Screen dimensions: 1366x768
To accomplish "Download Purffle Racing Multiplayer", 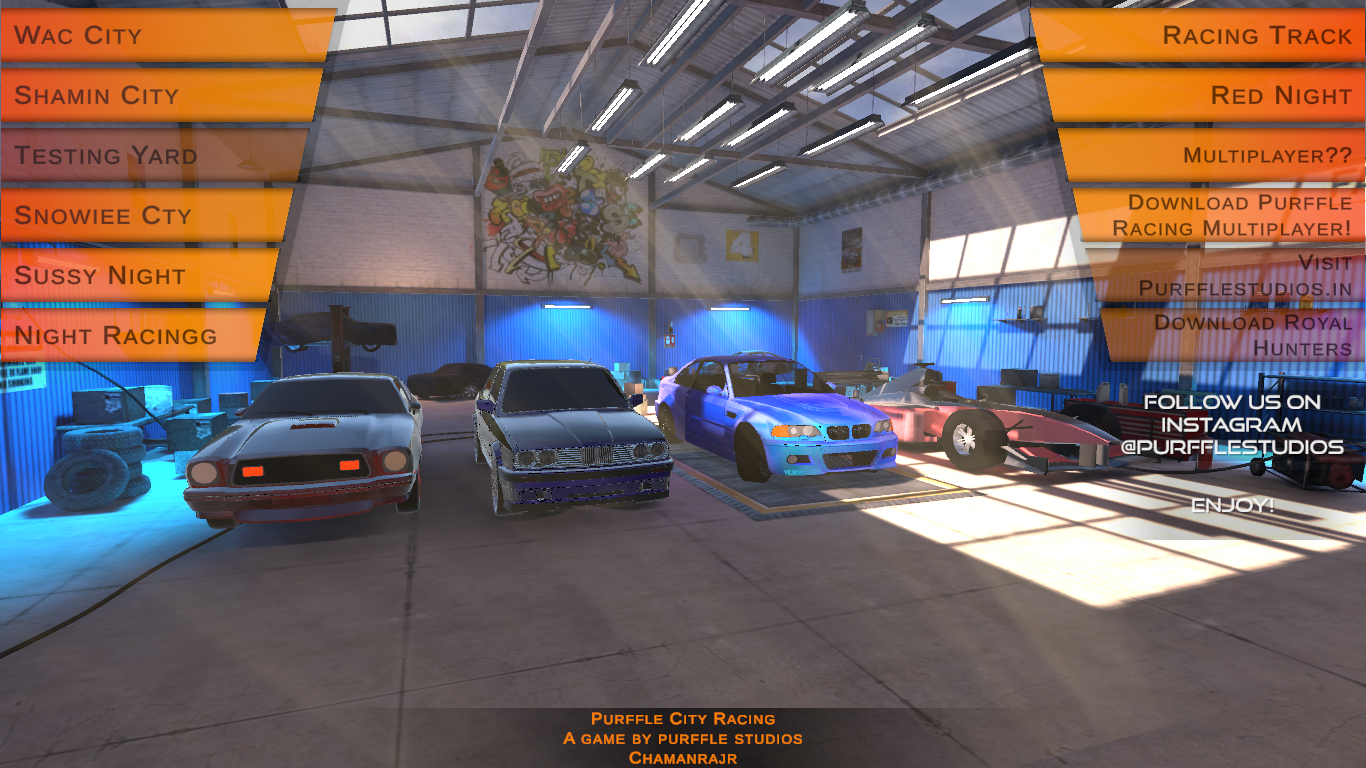I will [1240, 215].
